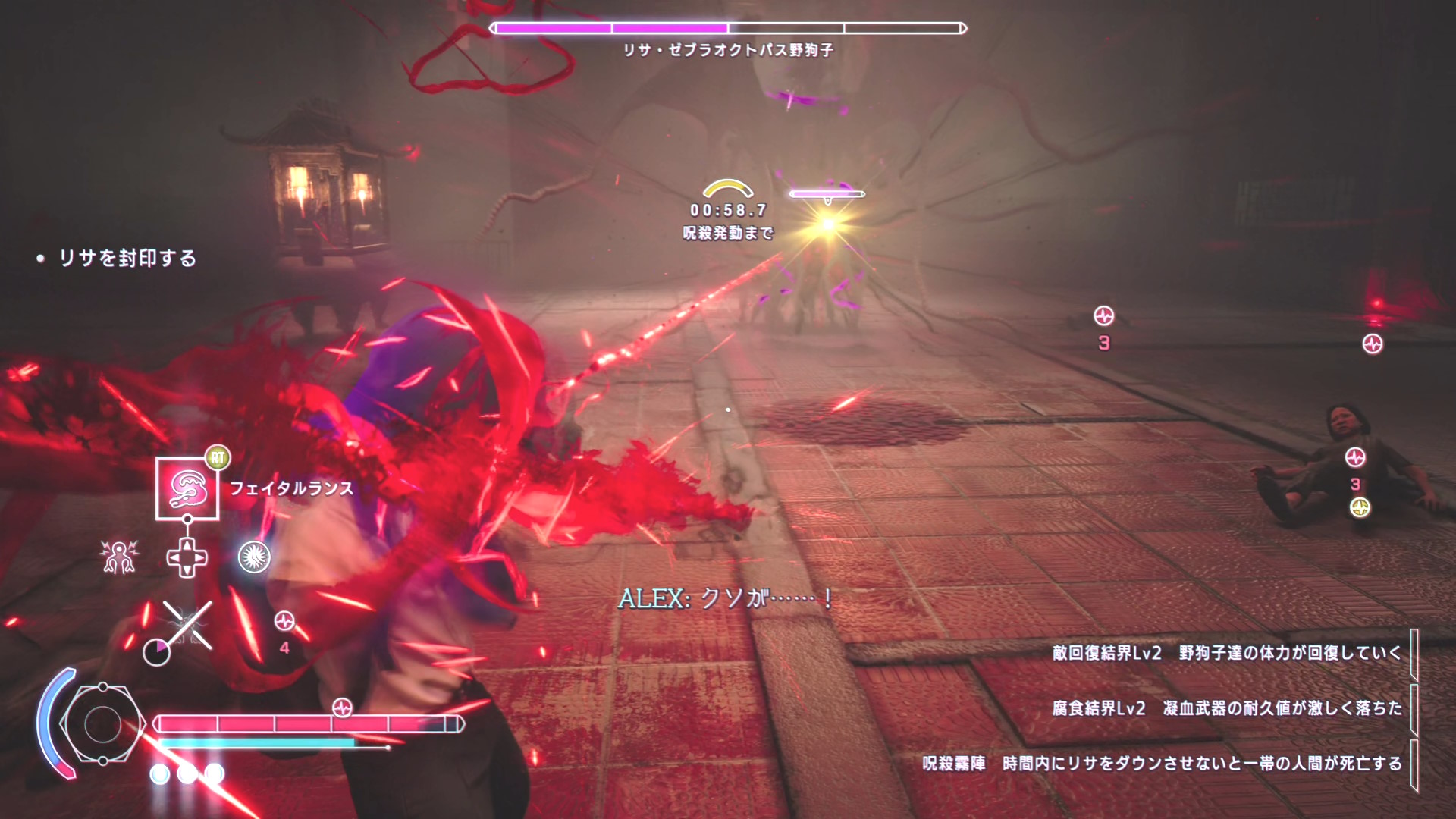Click the 敵回復結界Lv2 status notice
This screenshot has height=819, width=1456.
click(1226, 653)
